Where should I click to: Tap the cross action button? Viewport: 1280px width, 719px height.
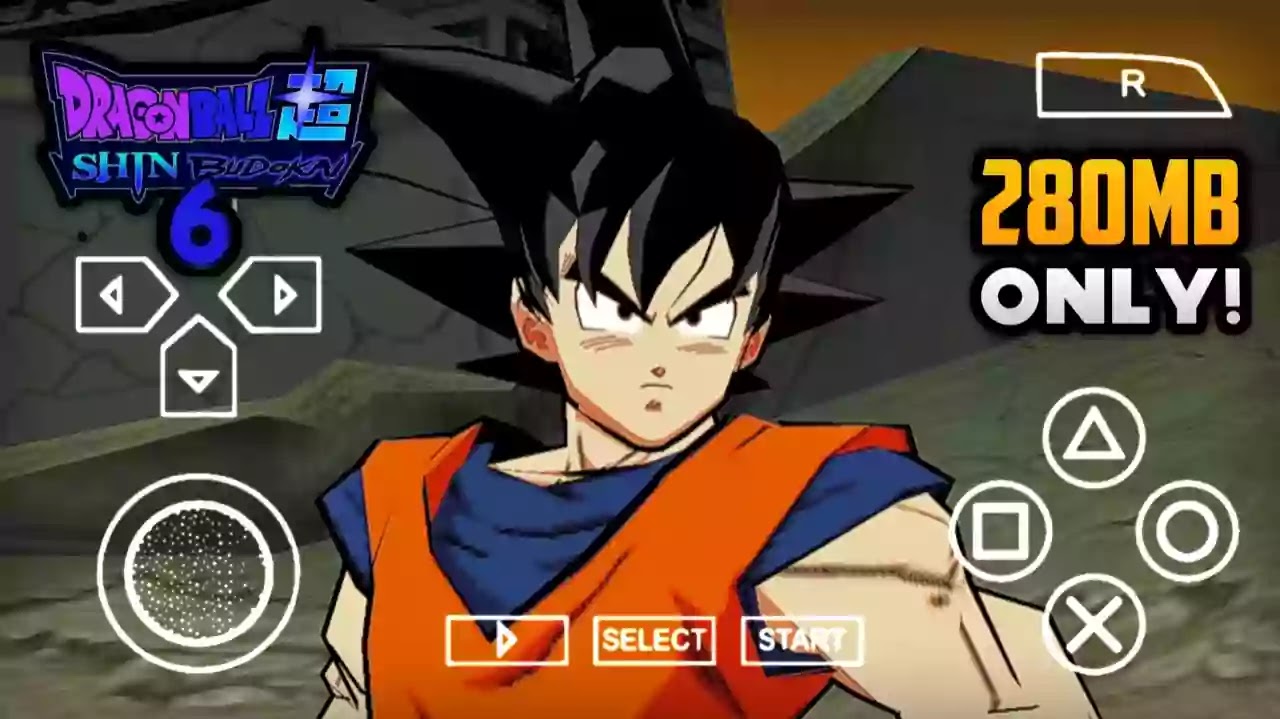pos(1094,625)
